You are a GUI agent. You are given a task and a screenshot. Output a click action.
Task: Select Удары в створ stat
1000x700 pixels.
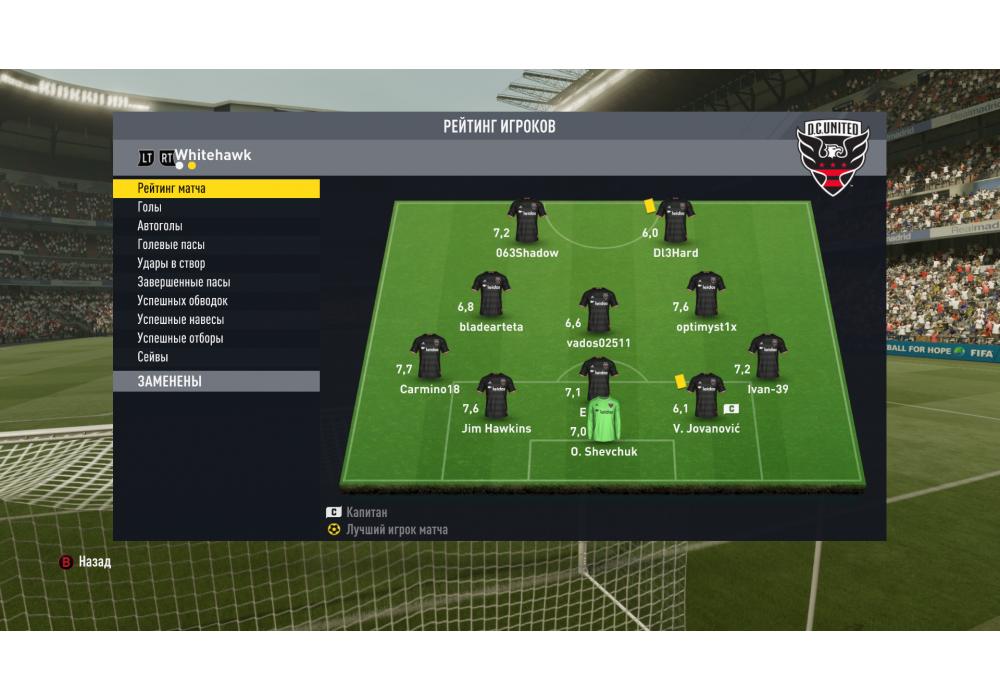(x=171, y=264)
